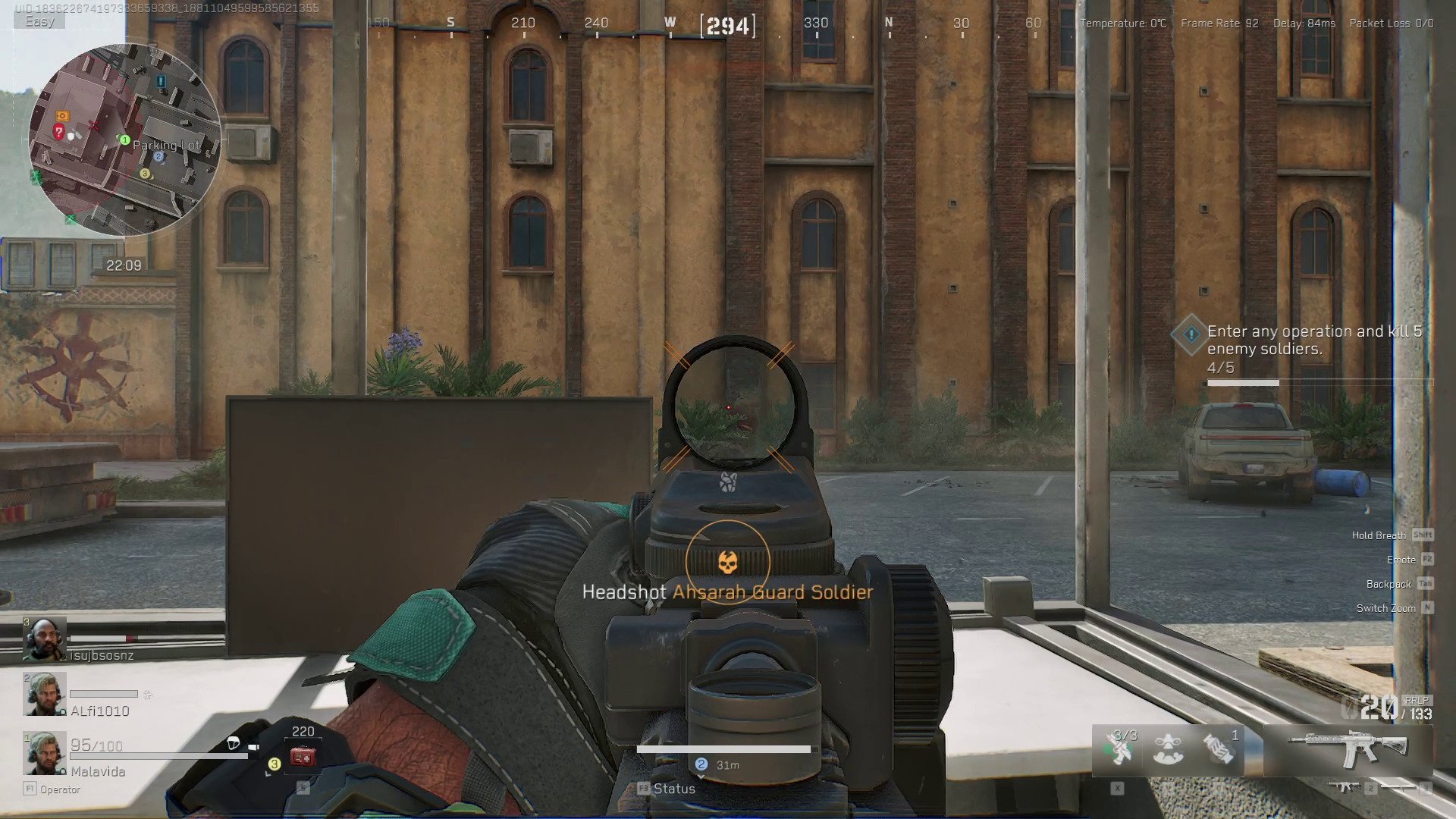The height and width of the screenshot is (819, 1456).
Task: Use the red medkit item slot
Action: point(303,756)
